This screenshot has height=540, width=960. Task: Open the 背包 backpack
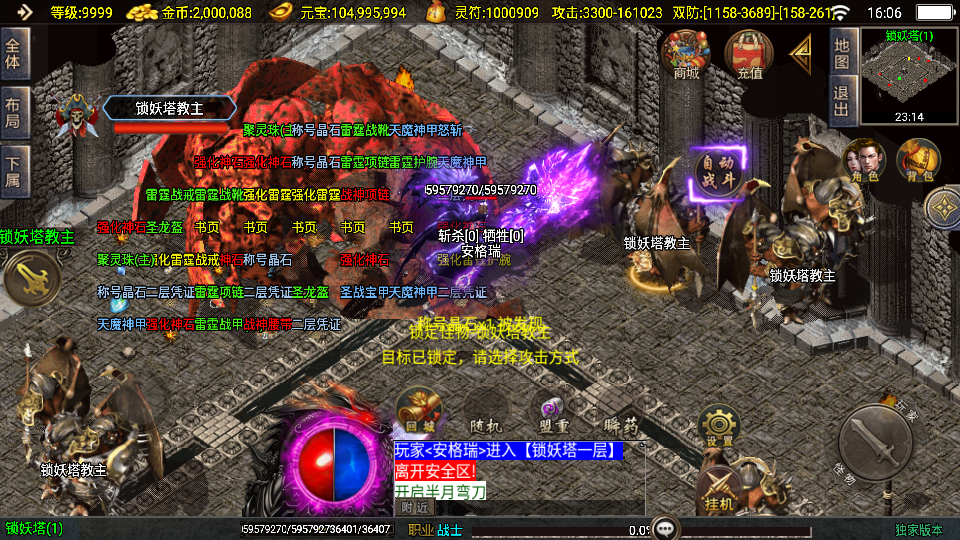(x=918, y=161)
